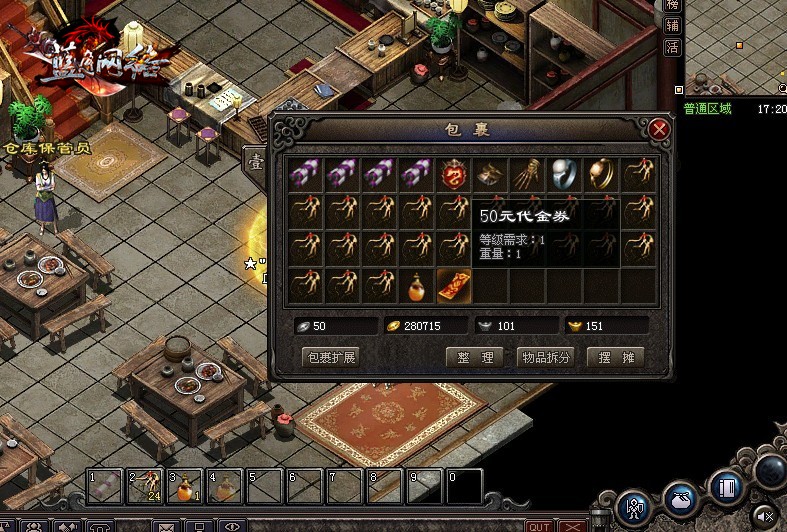Toggle the sound speaker icon
This screenshot has width=787, height=532.
pos(765,515)
